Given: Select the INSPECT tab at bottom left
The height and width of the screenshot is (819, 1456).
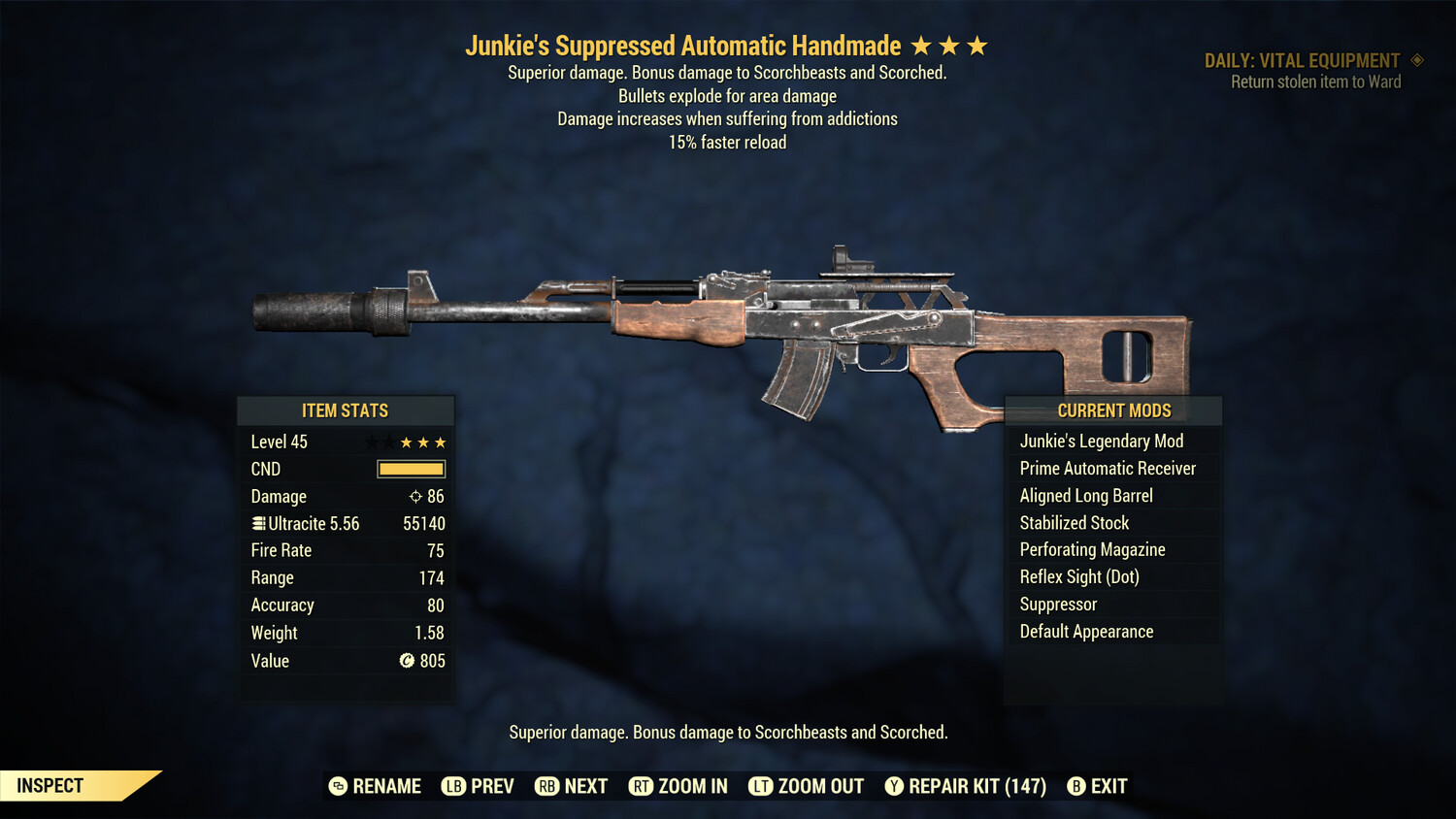Looking at the screenshot, I should pyautogui.click(x=49, y=785).
